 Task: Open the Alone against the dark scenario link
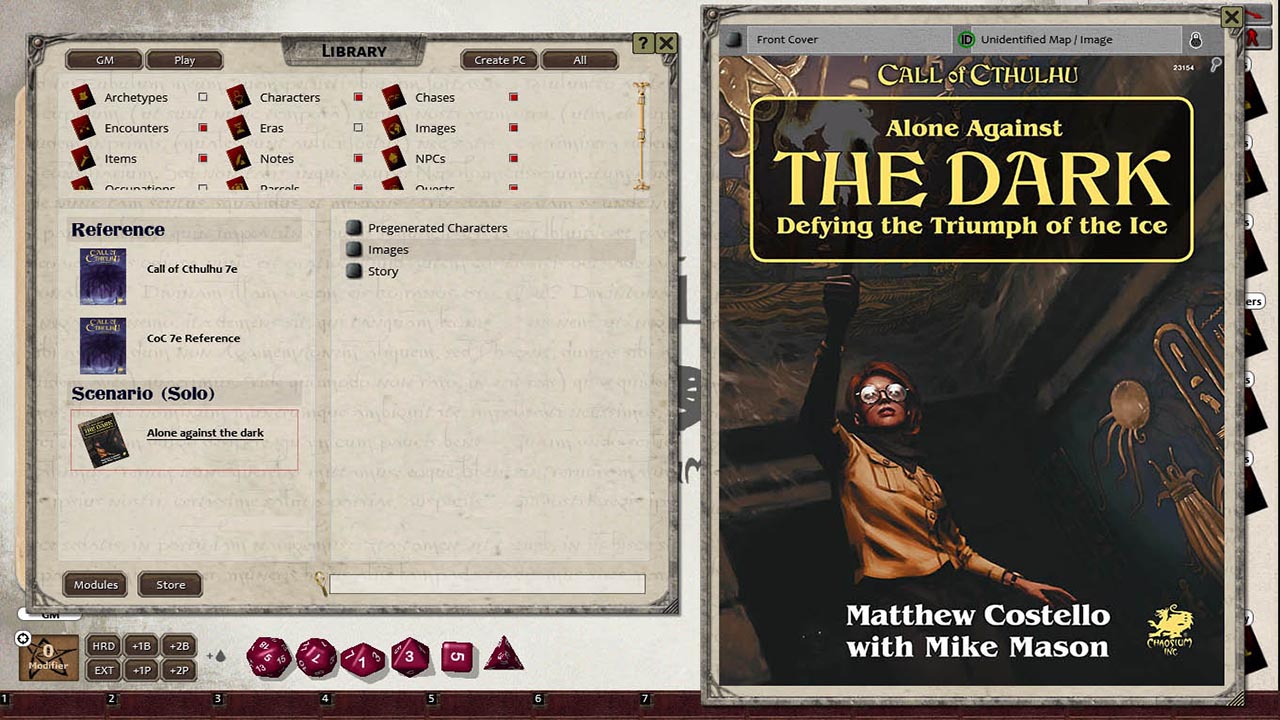205,433
